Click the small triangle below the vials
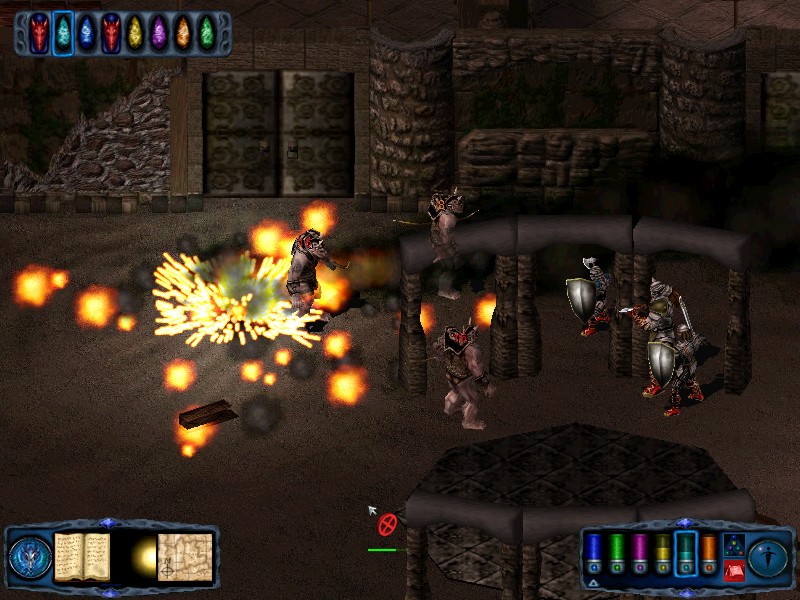The height and width of the screenshot is (600, 800). [594, 581]
